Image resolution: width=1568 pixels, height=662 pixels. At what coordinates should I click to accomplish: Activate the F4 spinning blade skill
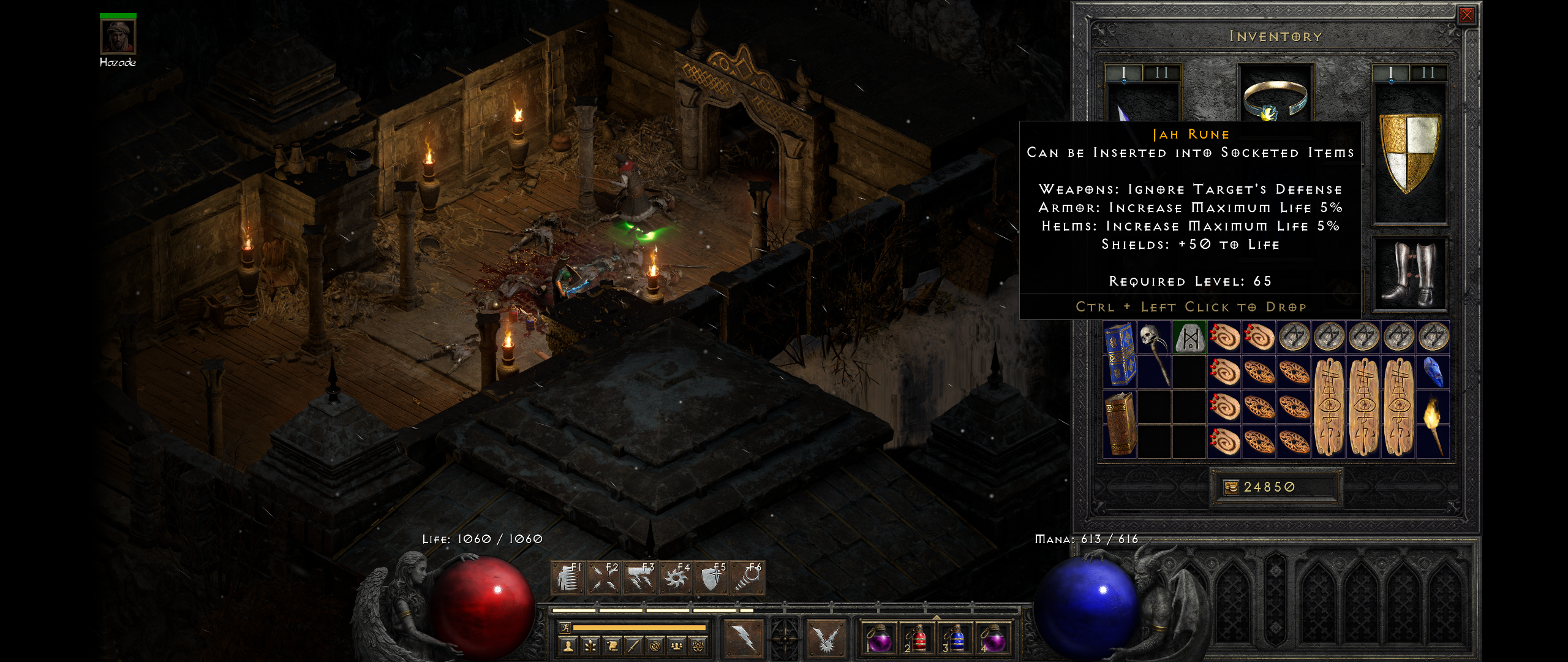coord(676,578)
